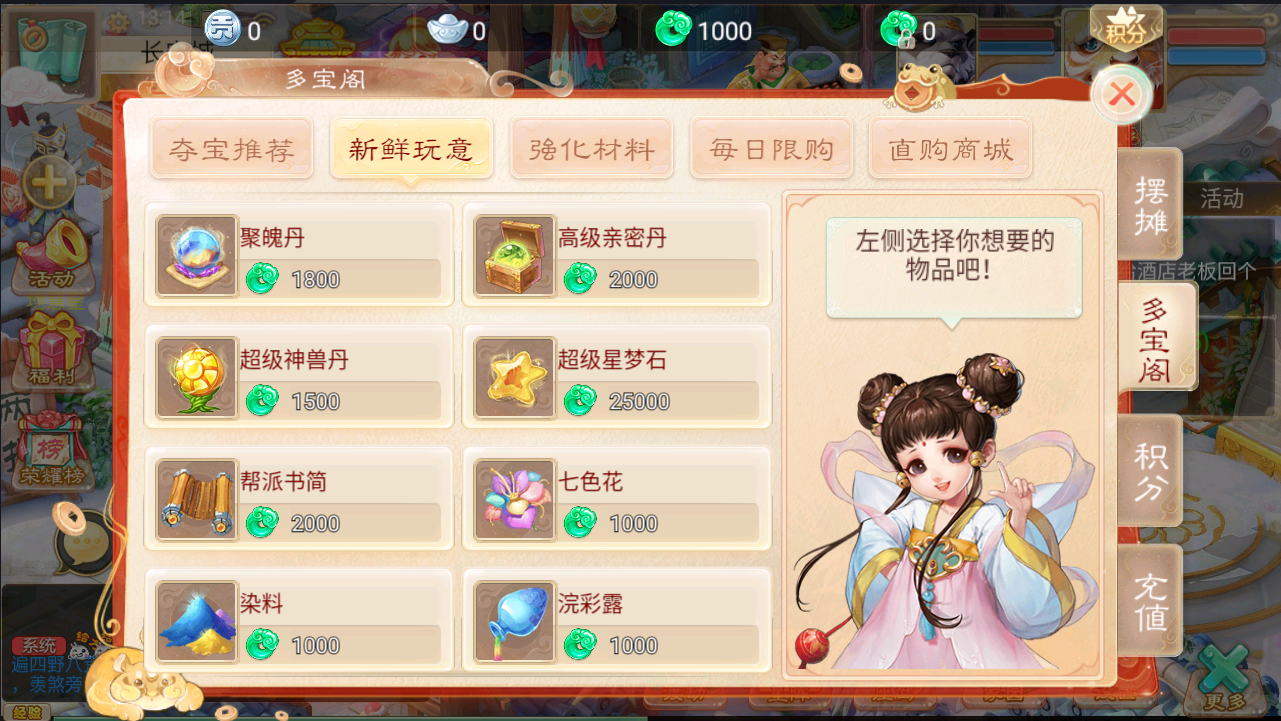Viewport: 1281px width, 721px height.
Task: Switch to the 强化材料 tab
Action: (x=591, y=148)
